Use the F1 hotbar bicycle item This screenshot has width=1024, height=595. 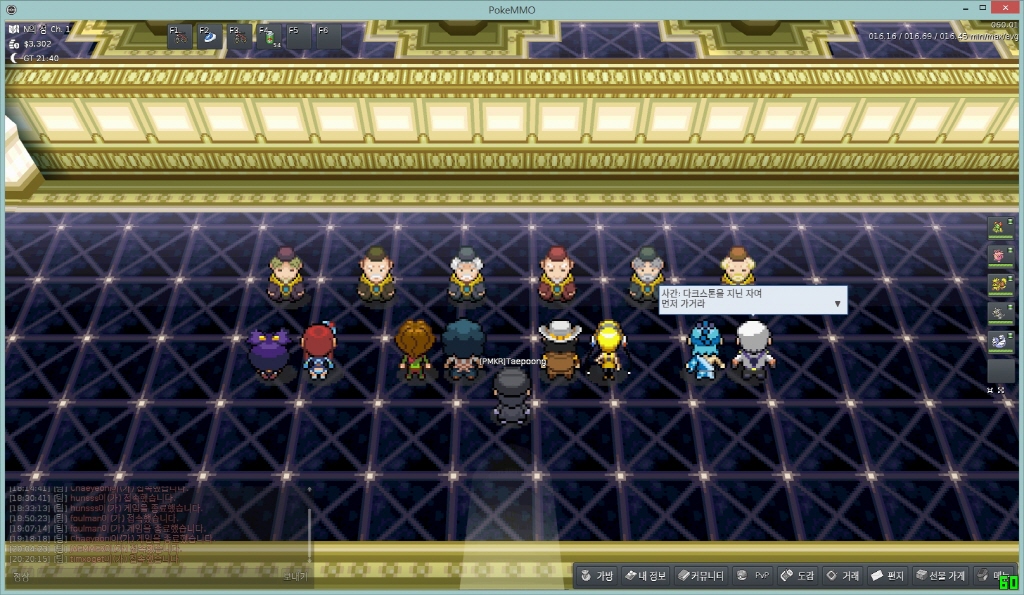click(x=181, y=37)
